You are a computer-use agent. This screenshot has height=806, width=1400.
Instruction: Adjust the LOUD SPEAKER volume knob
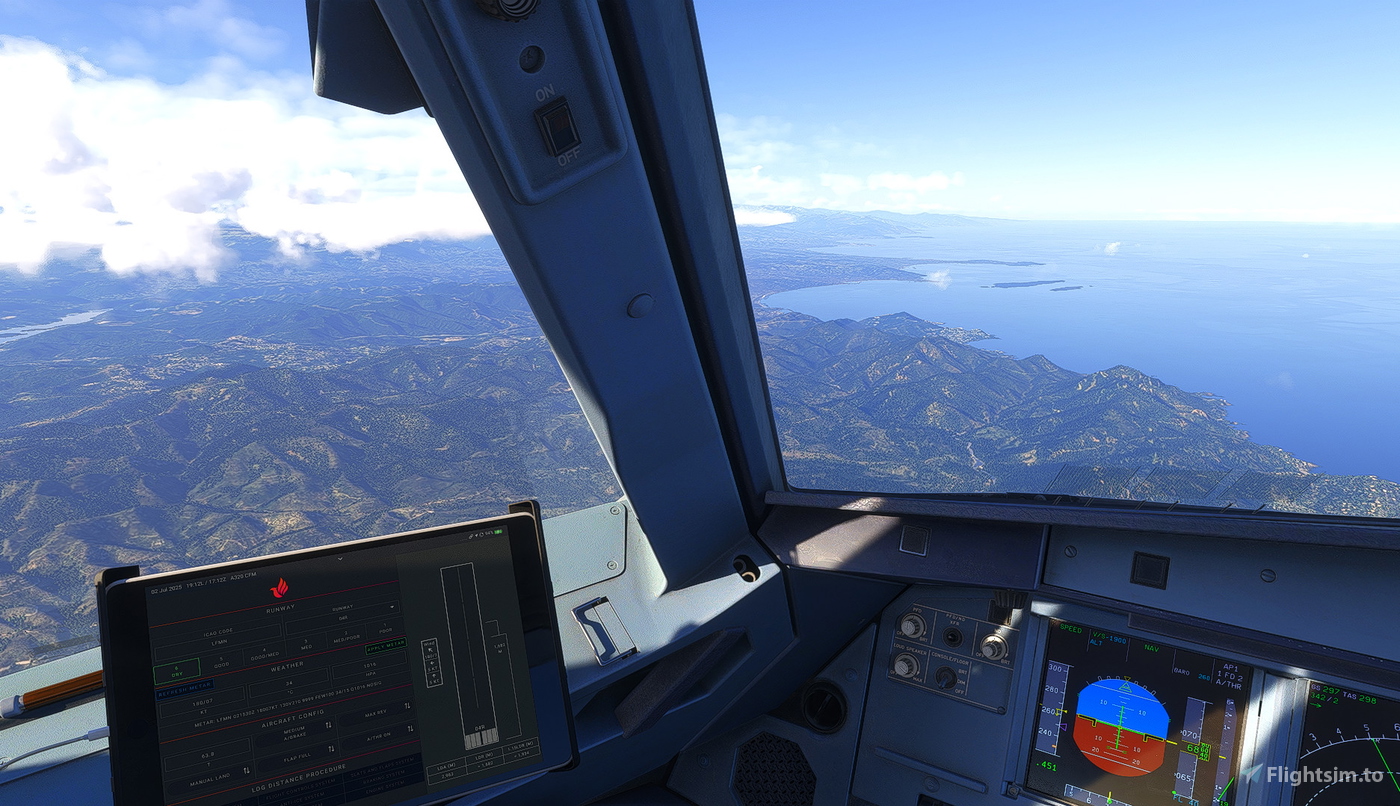905,665
